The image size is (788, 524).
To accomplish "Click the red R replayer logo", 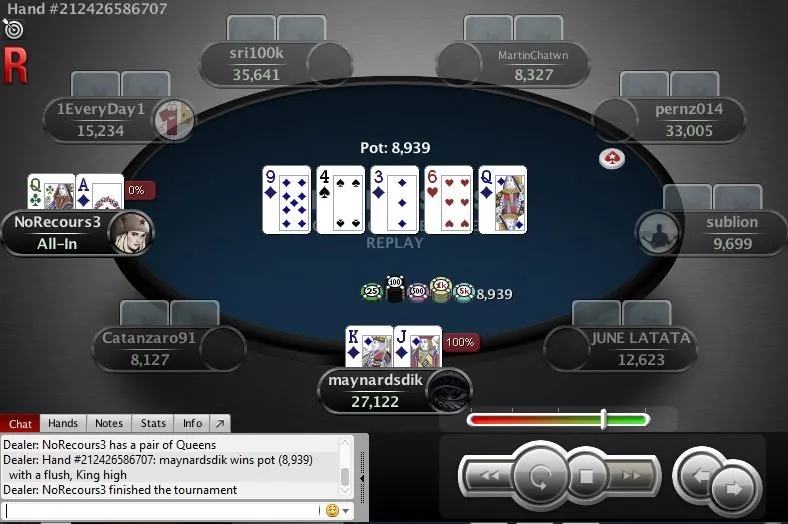I will tap(15, 65).
